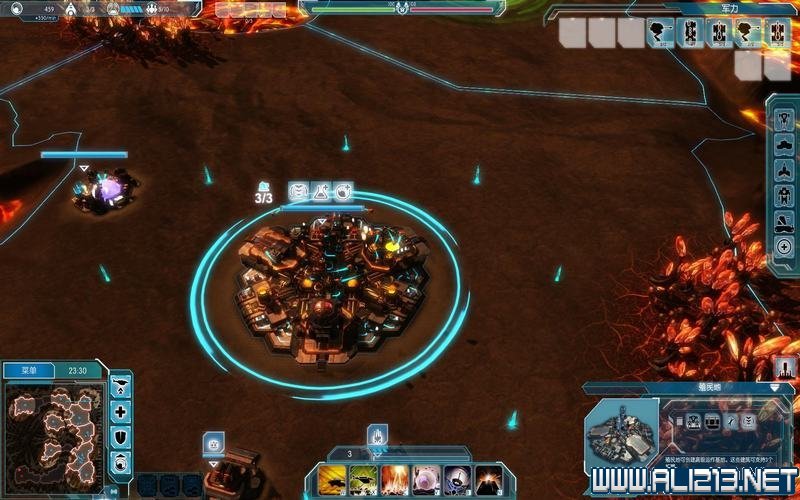Viewport: 800px width, 500px height.
Task: Activate the shield icon beside the minimap
Action: click(x=121, y=437)
